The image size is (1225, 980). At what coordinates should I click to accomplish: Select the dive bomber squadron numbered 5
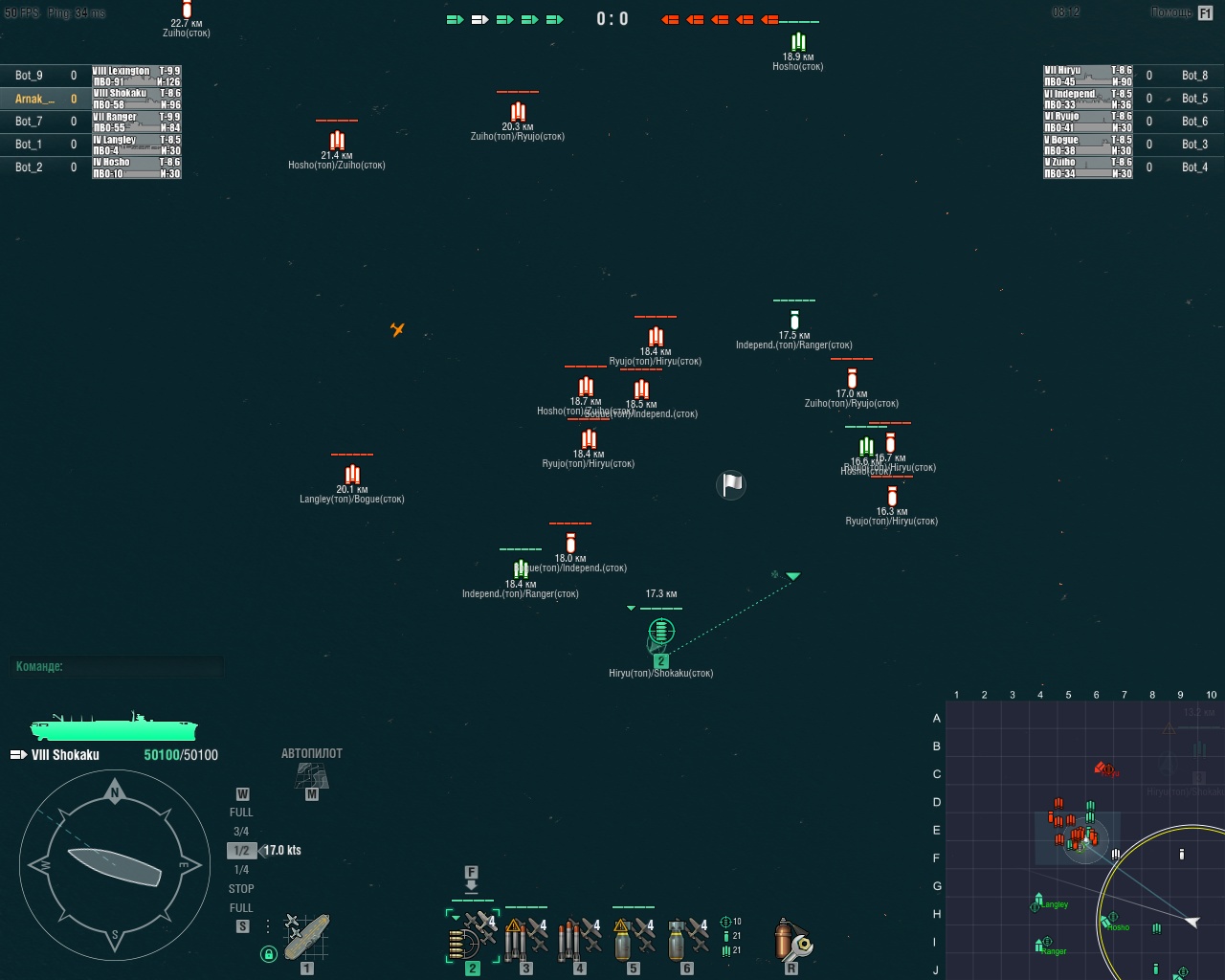click(633, 938)
